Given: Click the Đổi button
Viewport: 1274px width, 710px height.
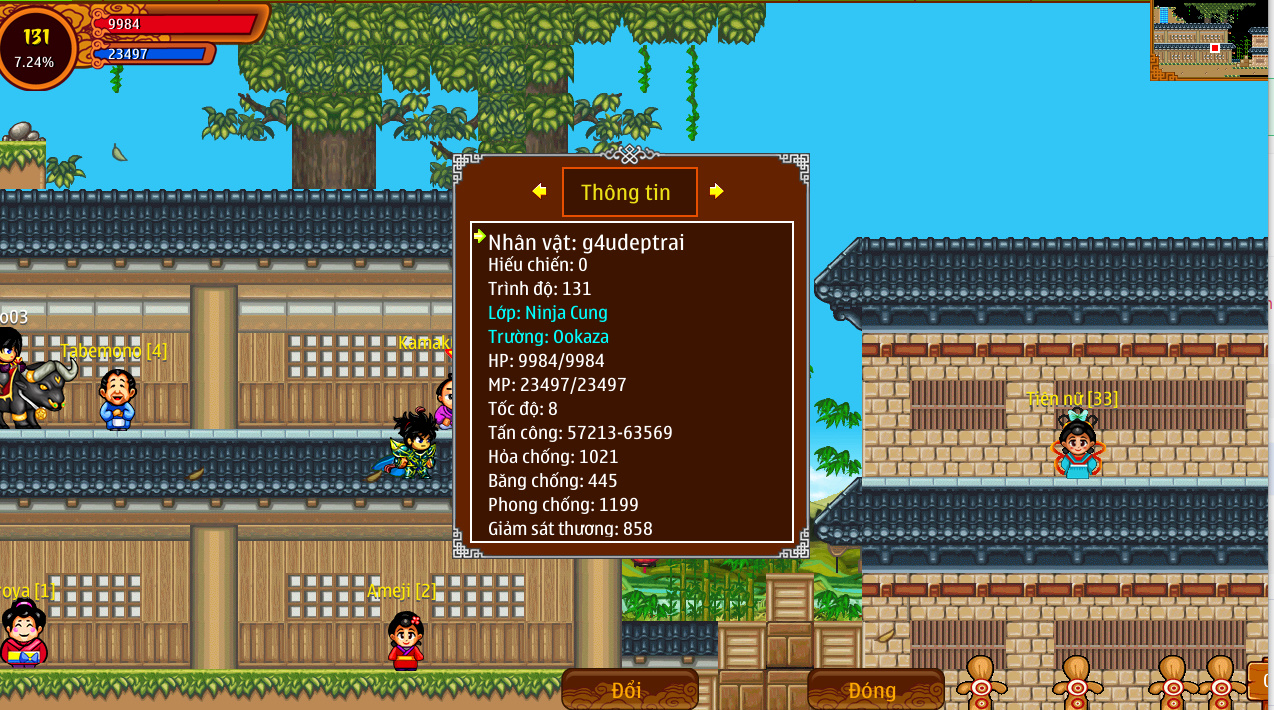Looking at the screenshot, I should coord(629,689).
